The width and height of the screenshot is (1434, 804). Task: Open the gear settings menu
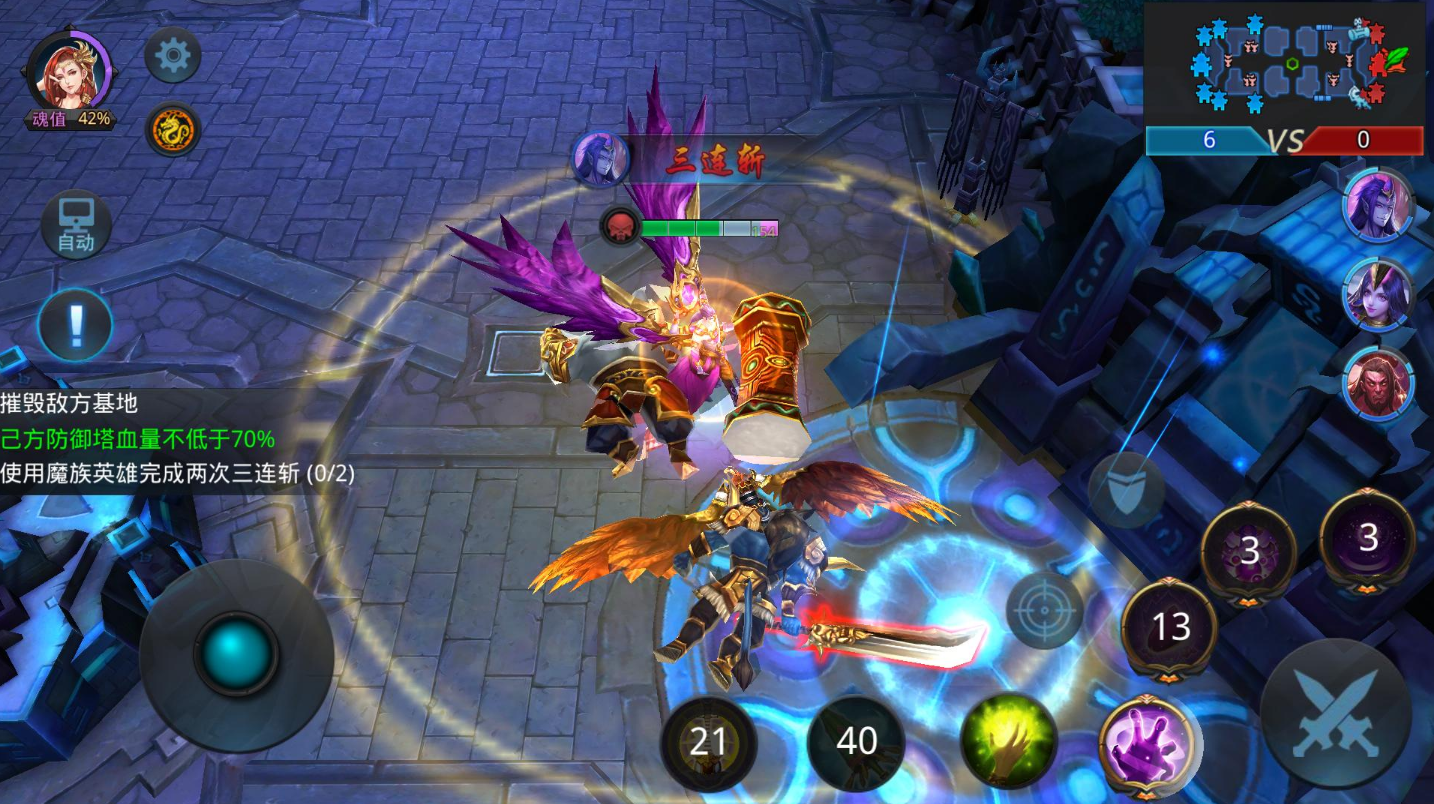point(173,56)
